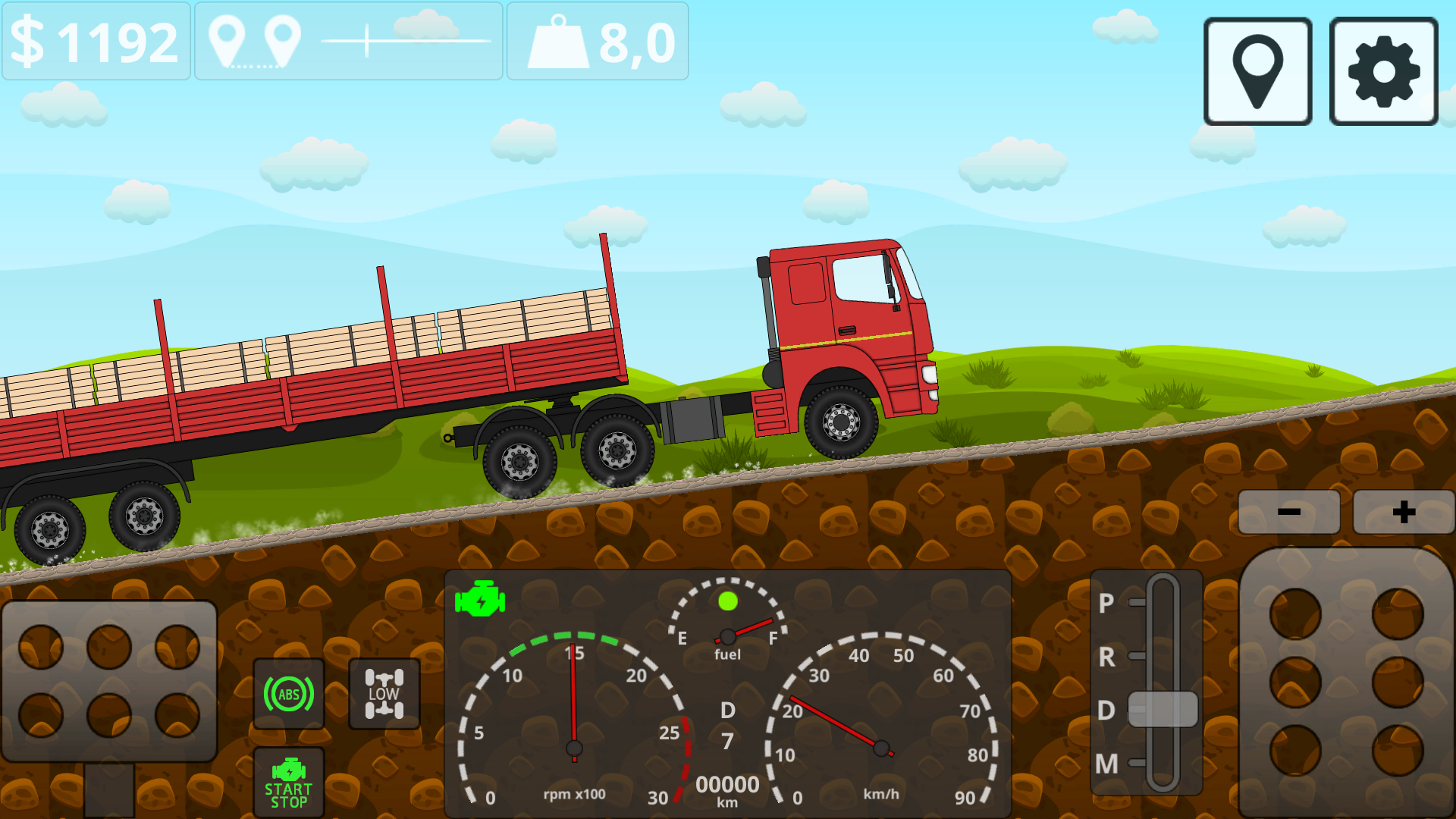This screenshot has height=819, width=1456.
Task: Enable the ABS brake assist
Action: pyautogui.click(x=289, y=693)
